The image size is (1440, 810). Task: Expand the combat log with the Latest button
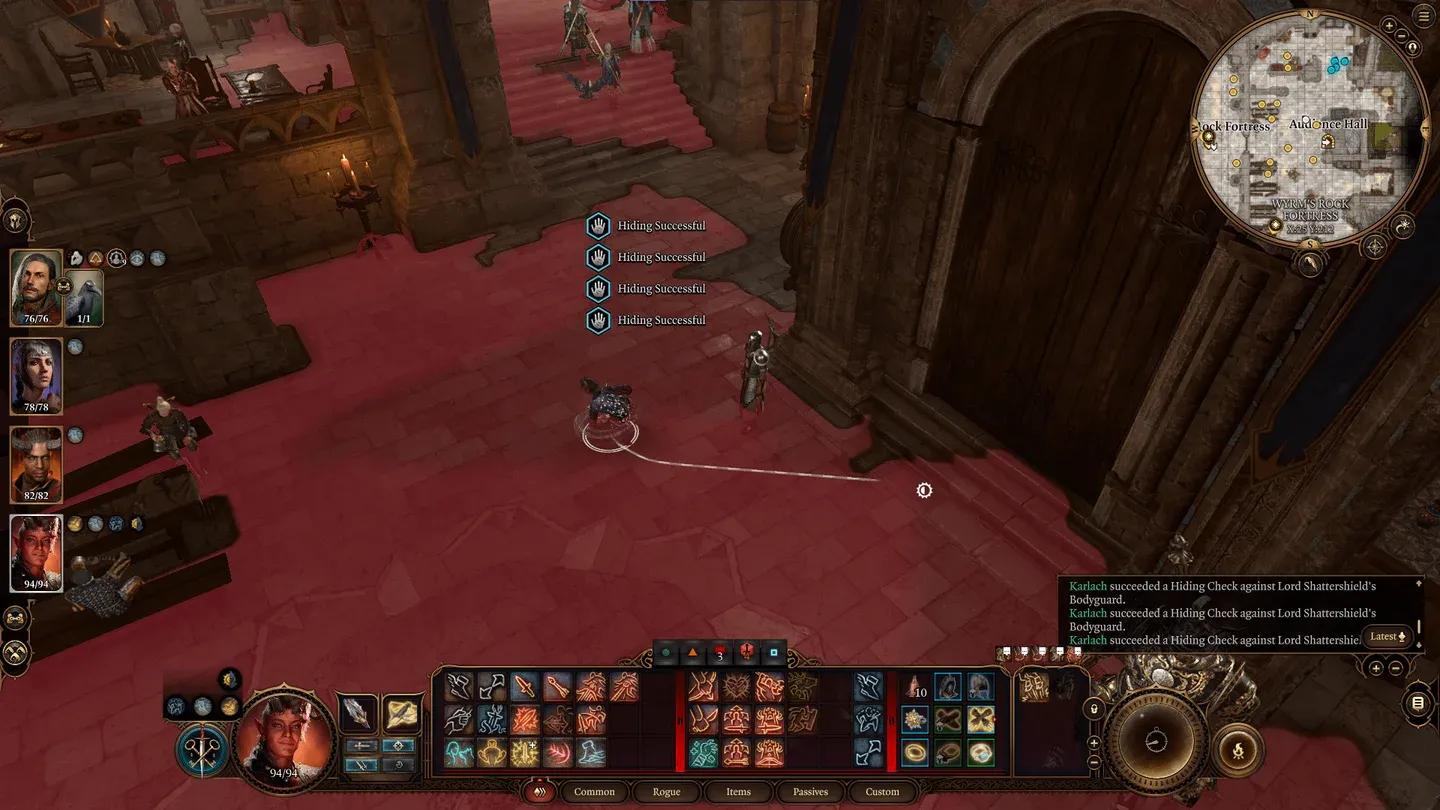coord(1387,636)
